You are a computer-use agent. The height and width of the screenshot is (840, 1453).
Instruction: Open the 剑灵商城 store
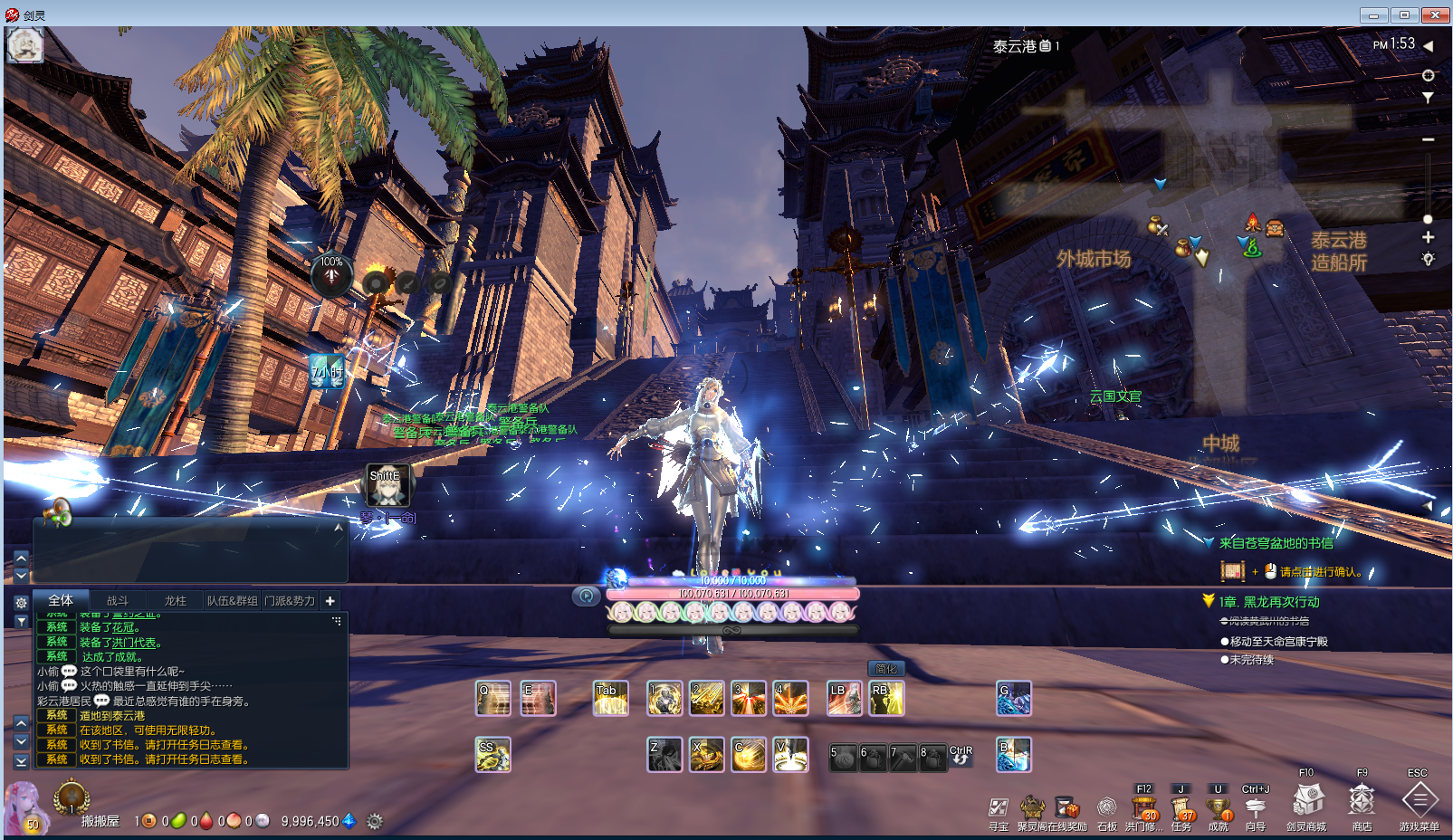click(x=1306, y=801)
